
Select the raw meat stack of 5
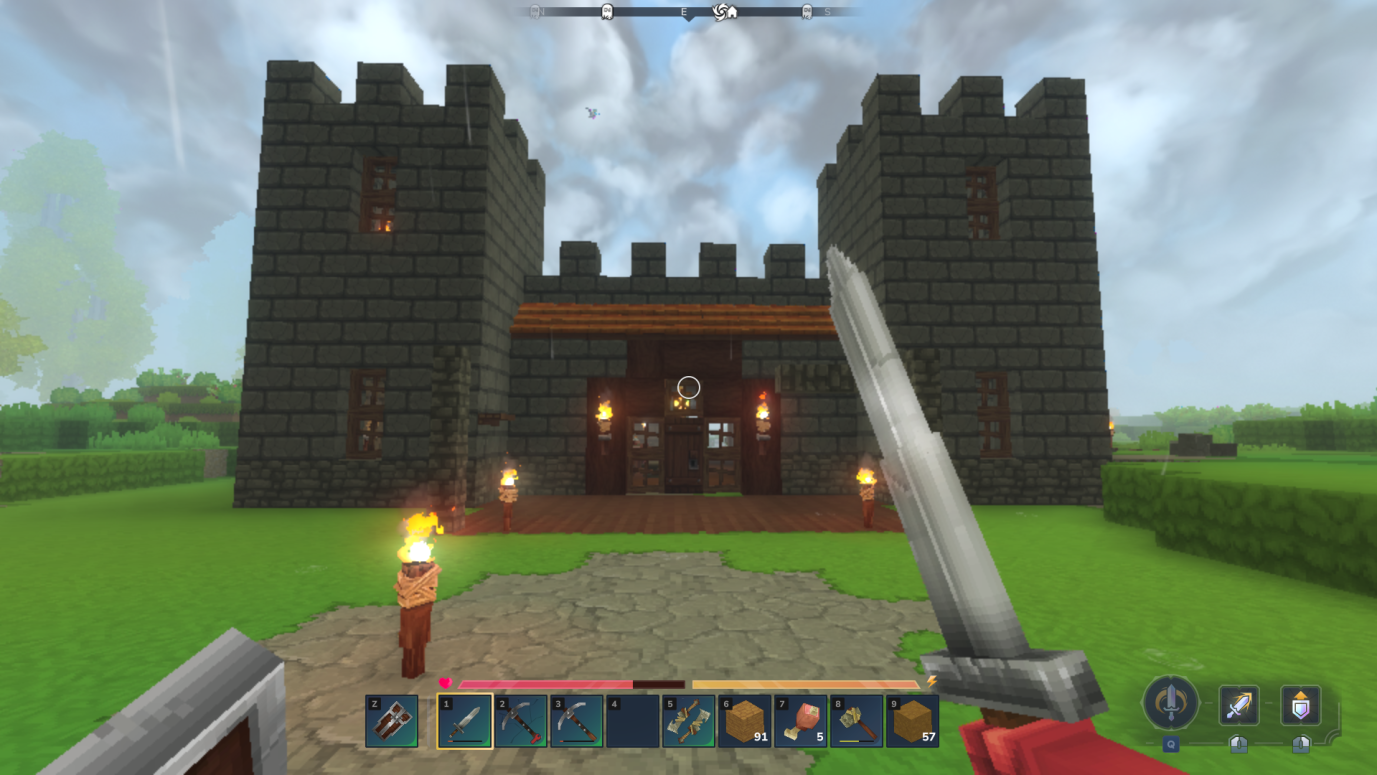[801, 721]
